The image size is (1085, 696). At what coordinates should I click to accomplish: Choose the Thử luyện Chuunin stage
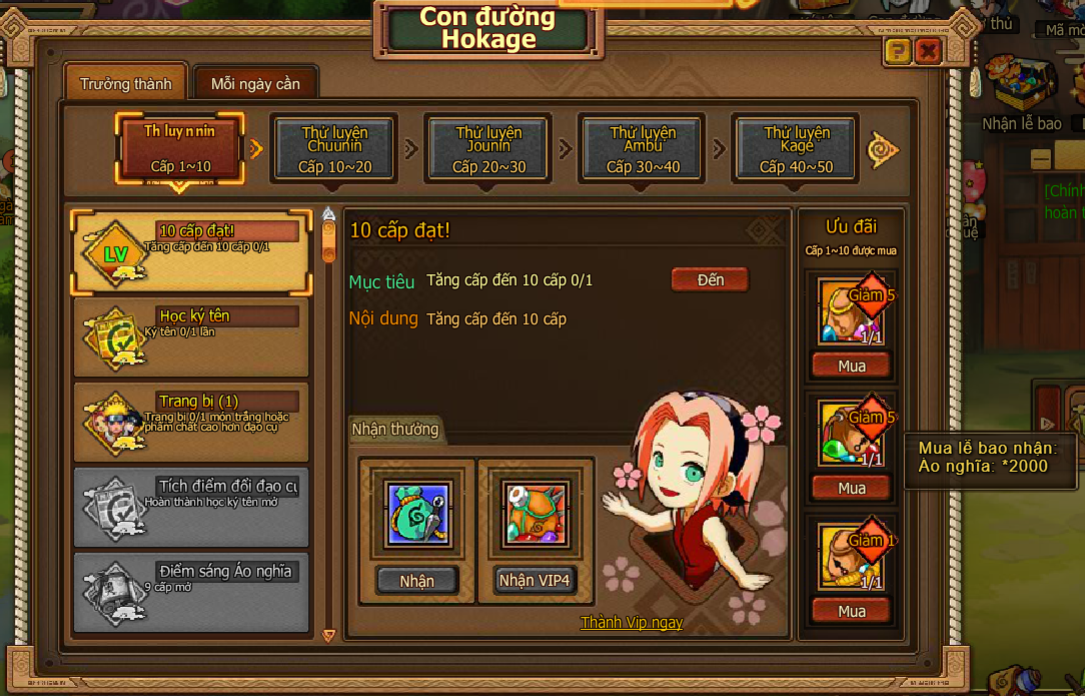click(x=335, y=149)
